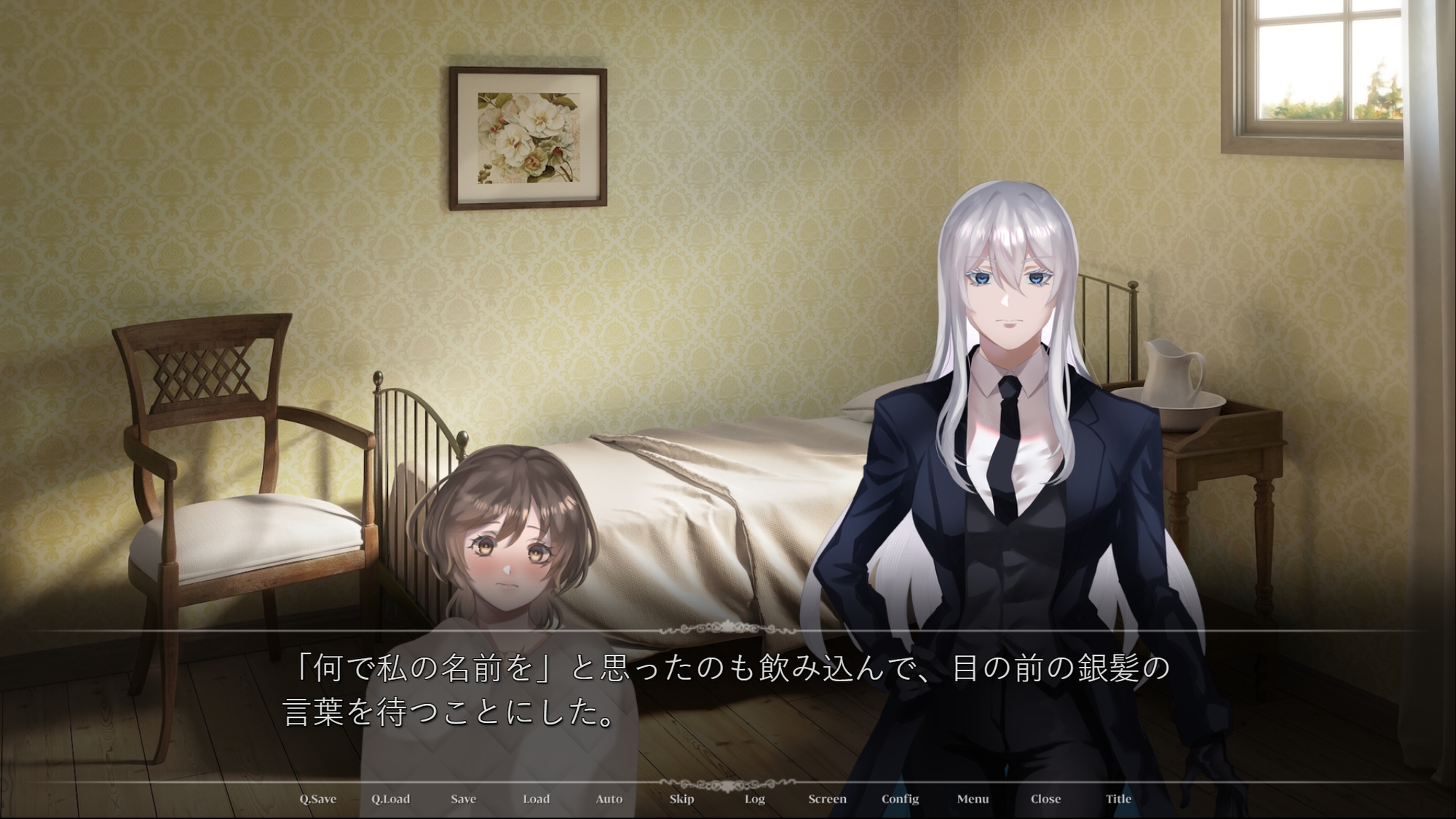Click the Q.Save quick save button
The width and height of the screenshot is (1456, 819).
(x=318, y=799)
